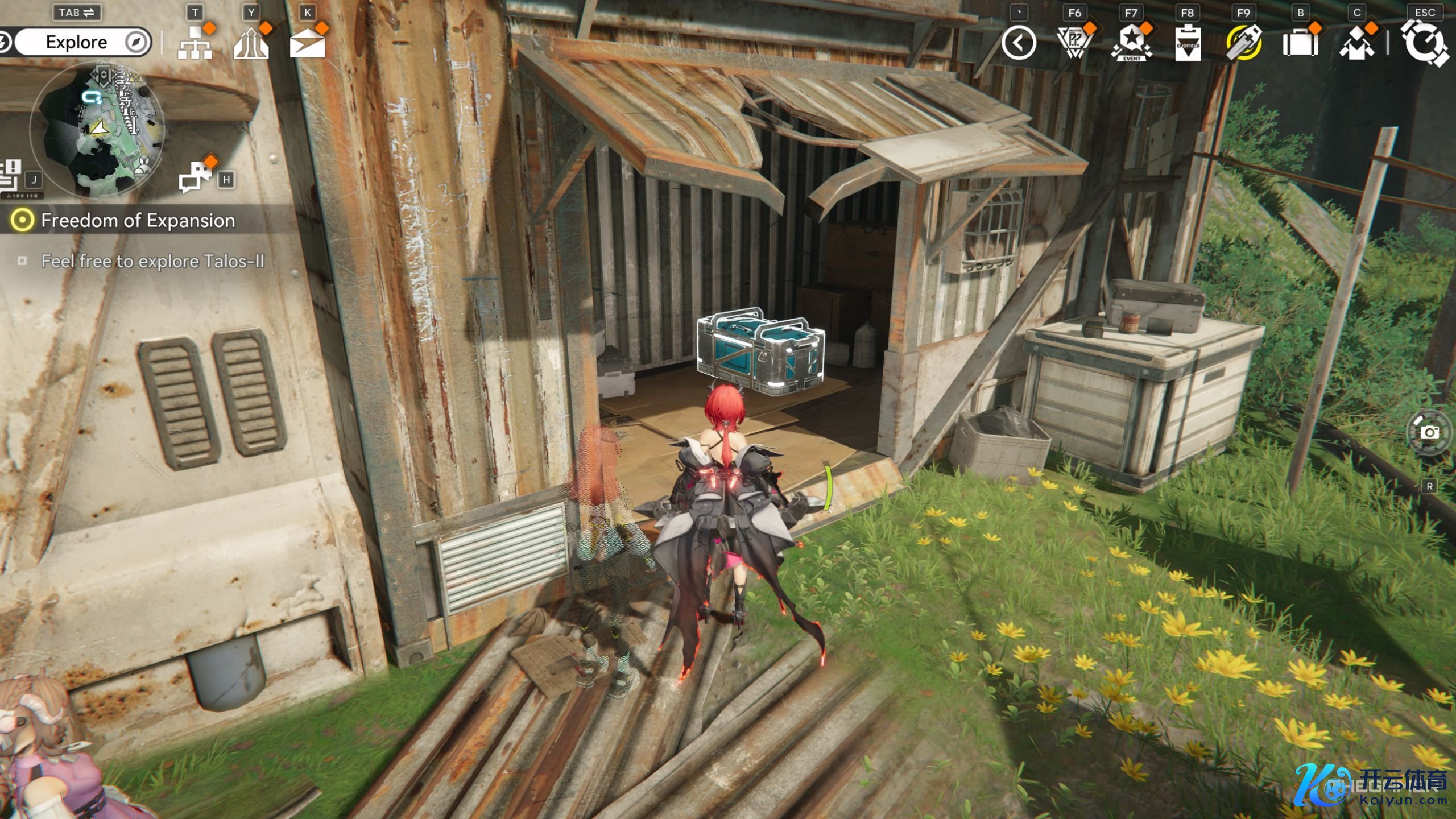This screenshot has height=819, width=1456.
Task: Activate the camera photo mode button
Action: point(1429,433)
